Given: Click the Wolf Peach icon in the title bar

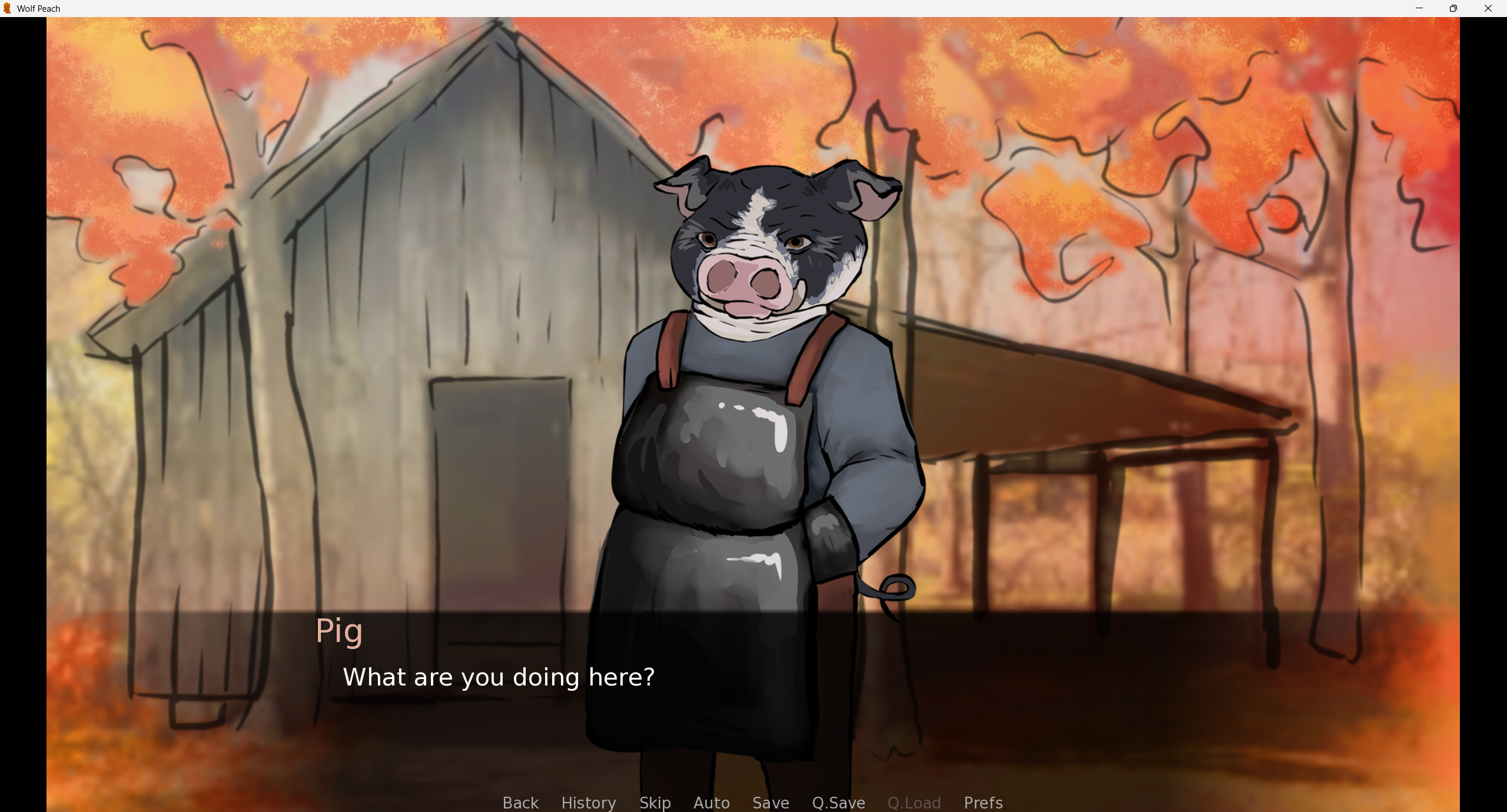Looking at the screenshot, I should tap(8, 8).
